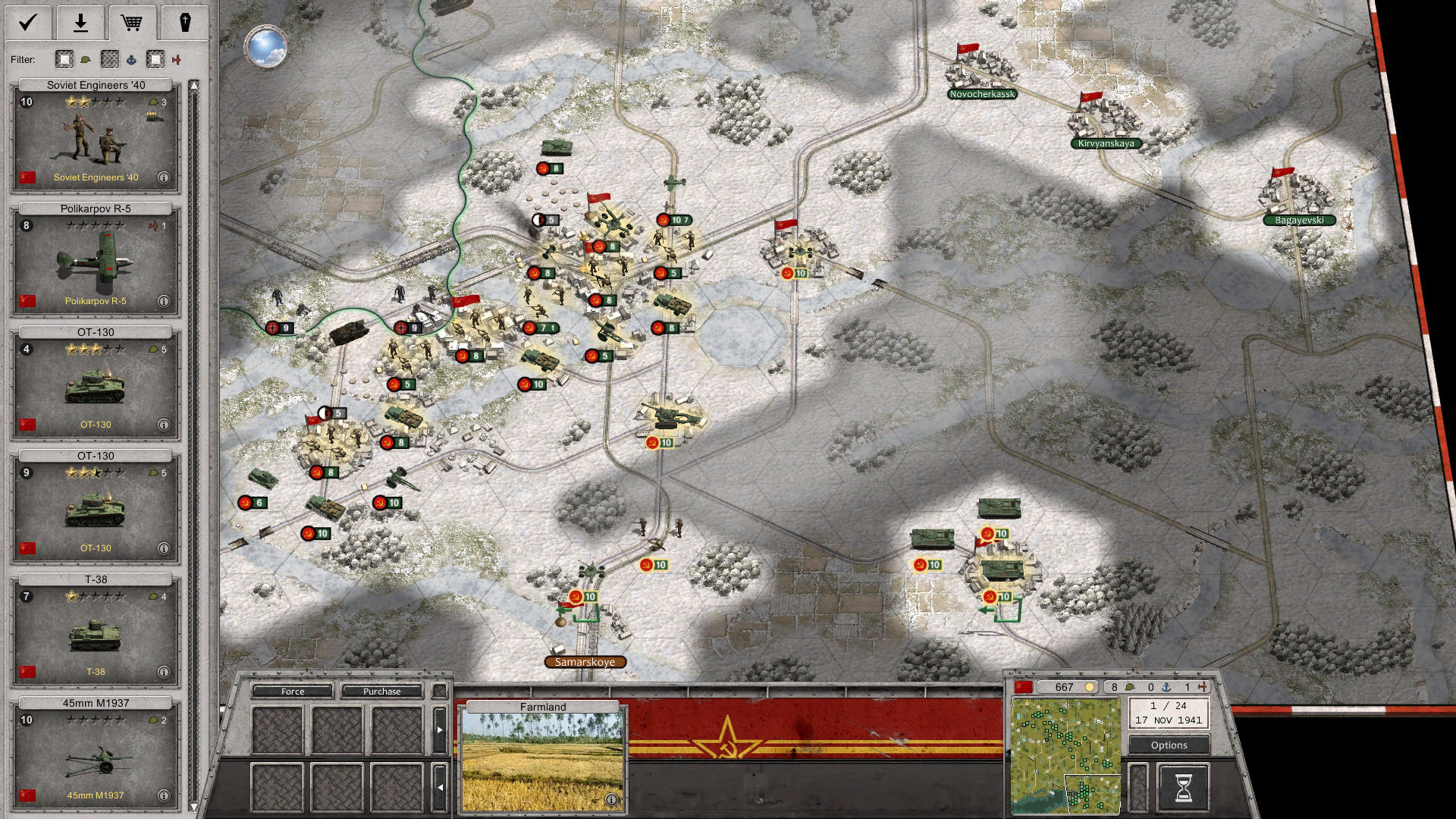Click the globe icon on the map
This screenshot has height=819, width=1456.
266,48
